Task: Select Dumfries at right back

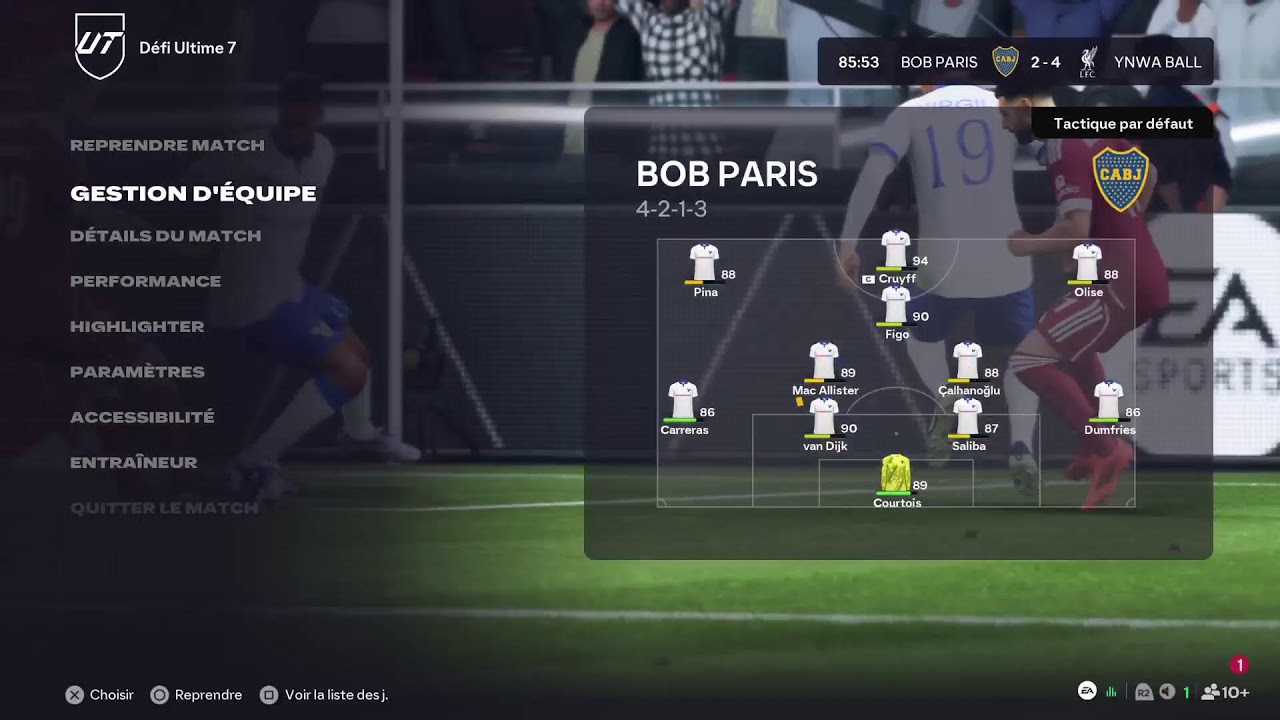Action: click(1108, 401)
